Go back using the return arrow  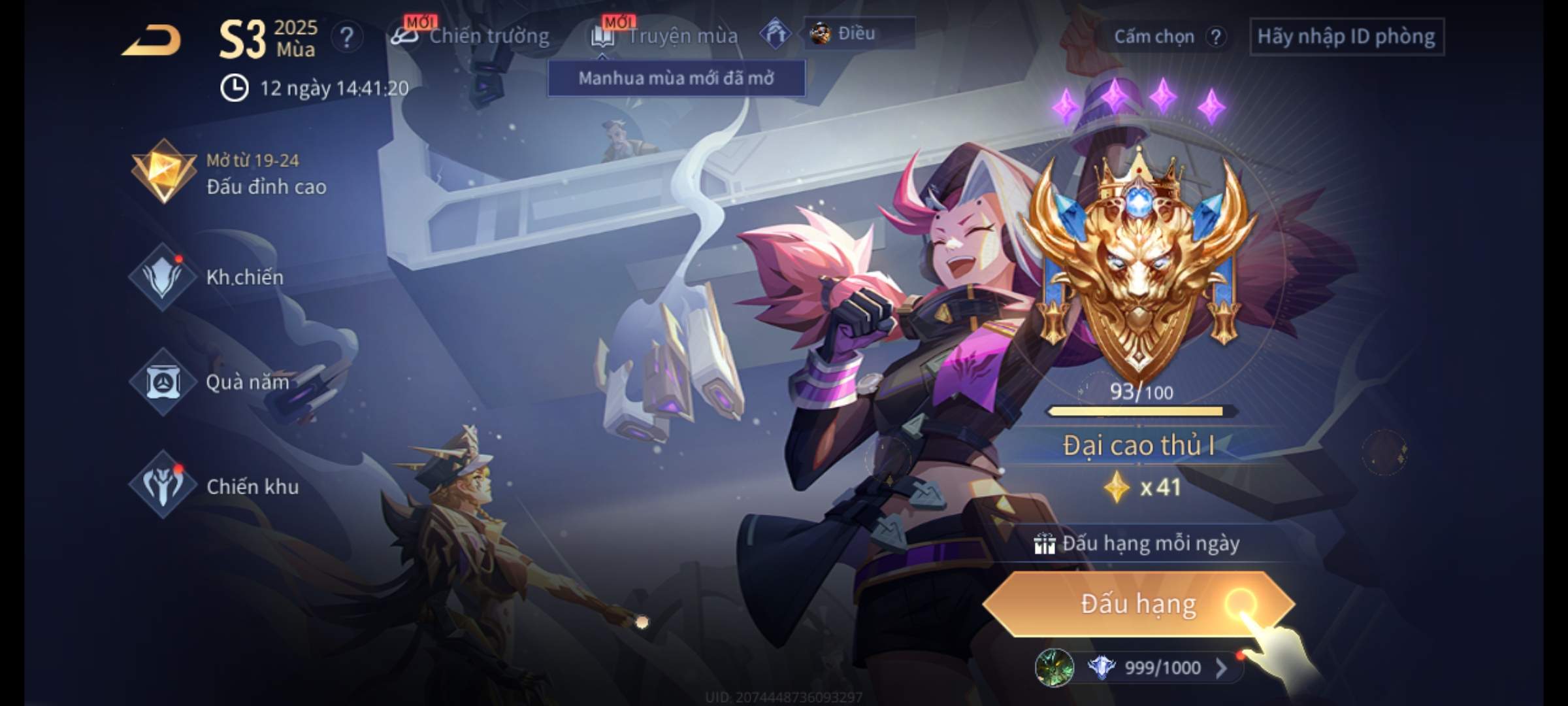(x=152, y=41)
